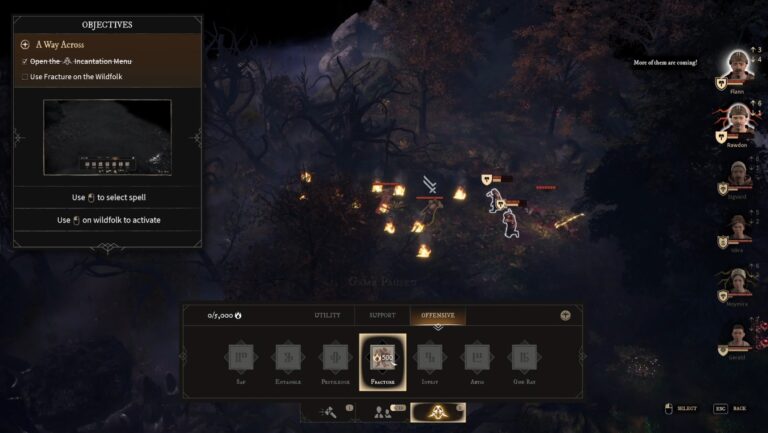
Task: Pick the Entangle spell
Action: [288, 358]
